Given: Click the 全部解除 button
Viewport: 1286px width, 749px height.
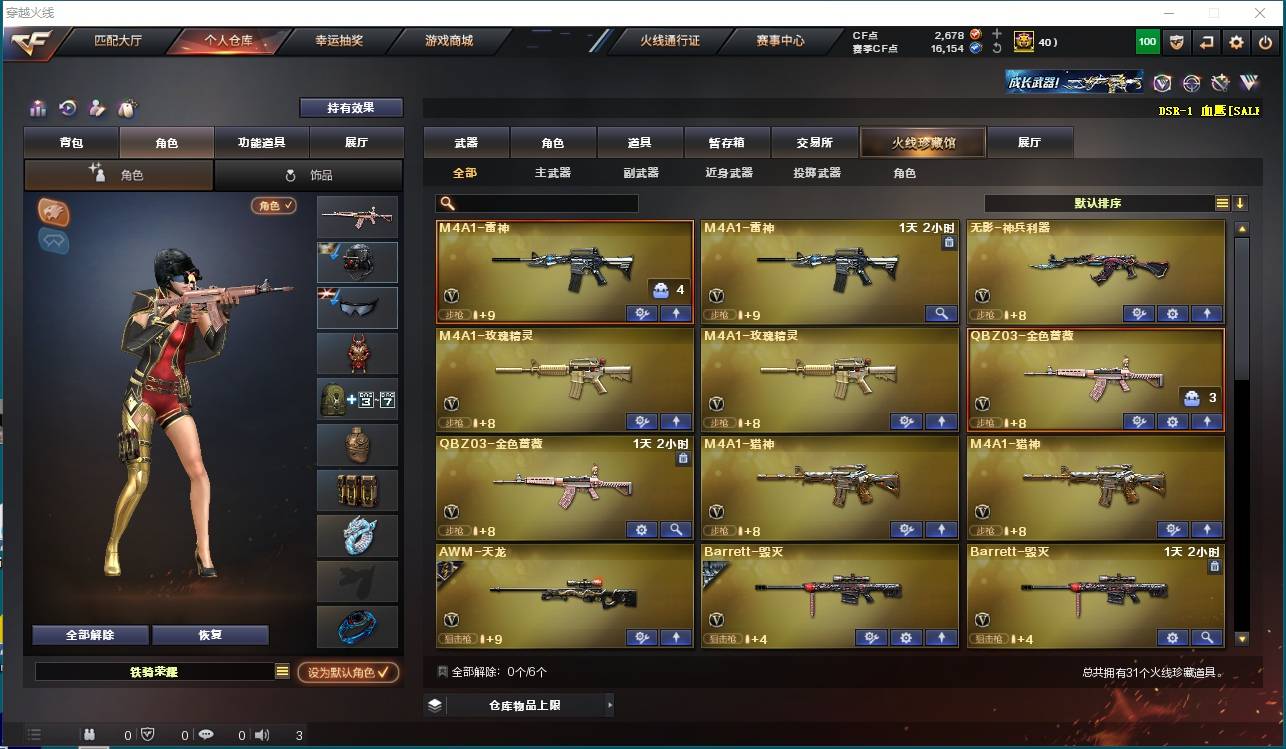Looking at the screenshot, I should tap(91, 634).
